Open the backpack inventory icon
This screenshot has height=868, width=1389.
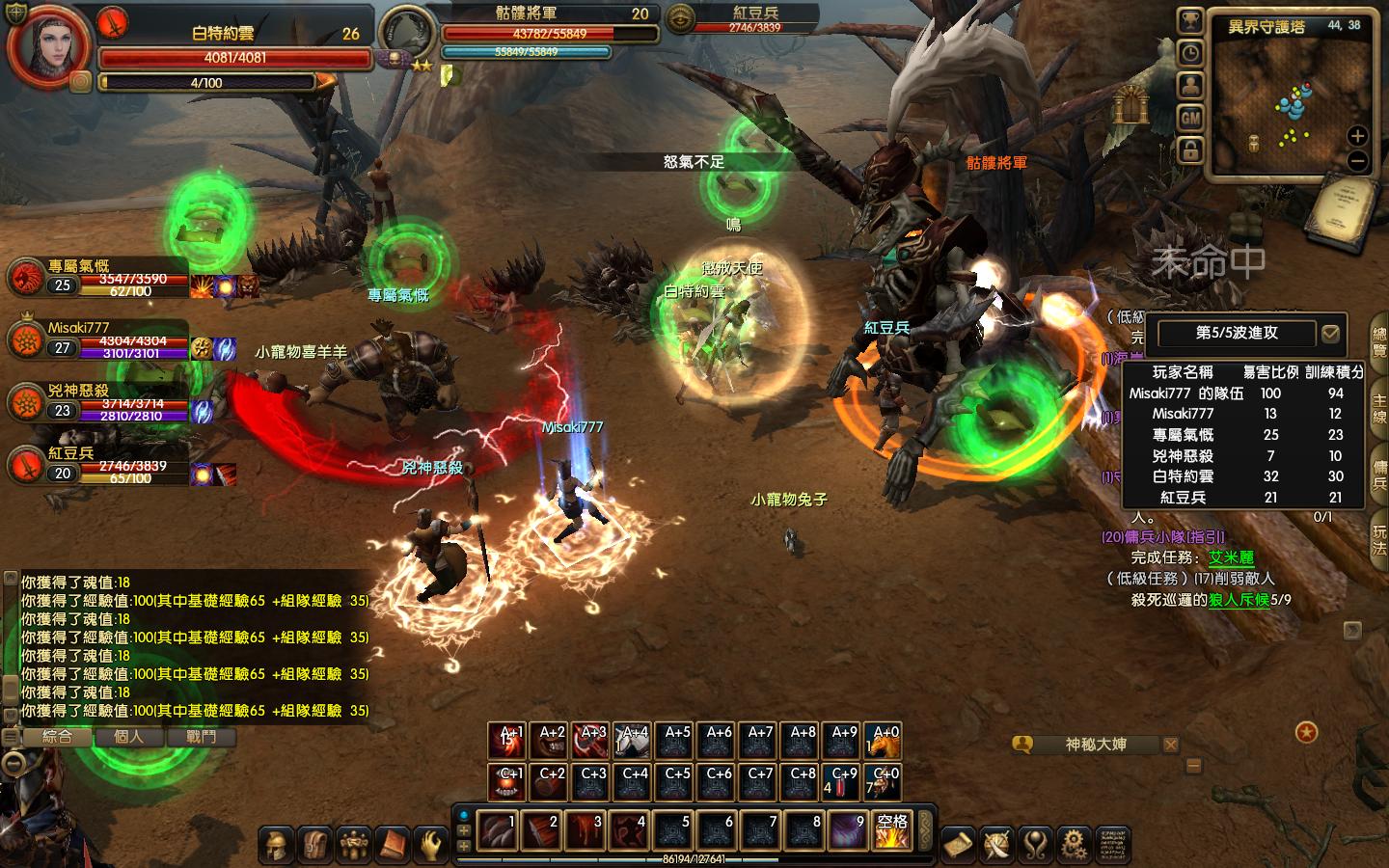click(x=314, y=845)
